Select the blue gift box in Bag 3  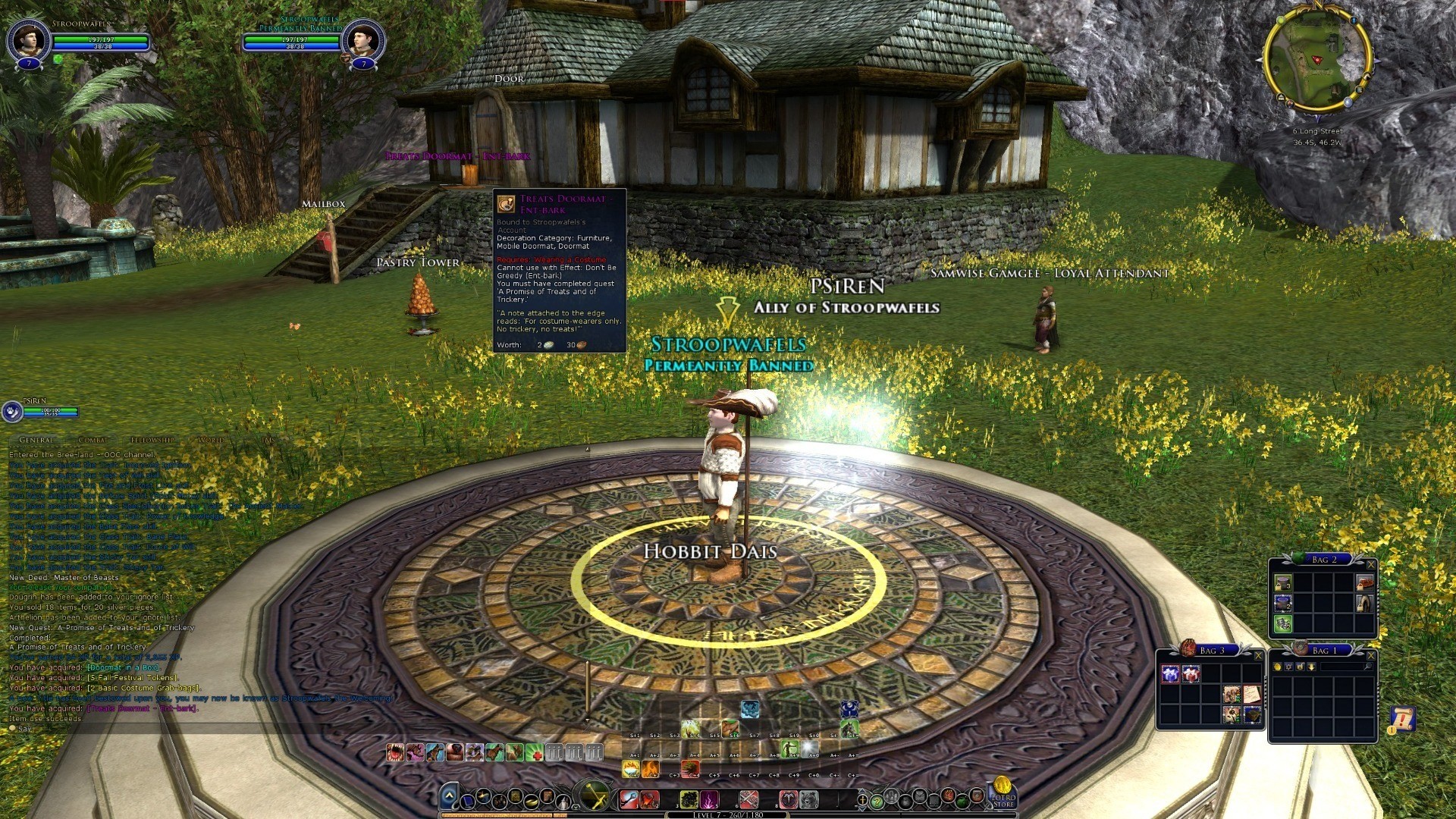1170,673
